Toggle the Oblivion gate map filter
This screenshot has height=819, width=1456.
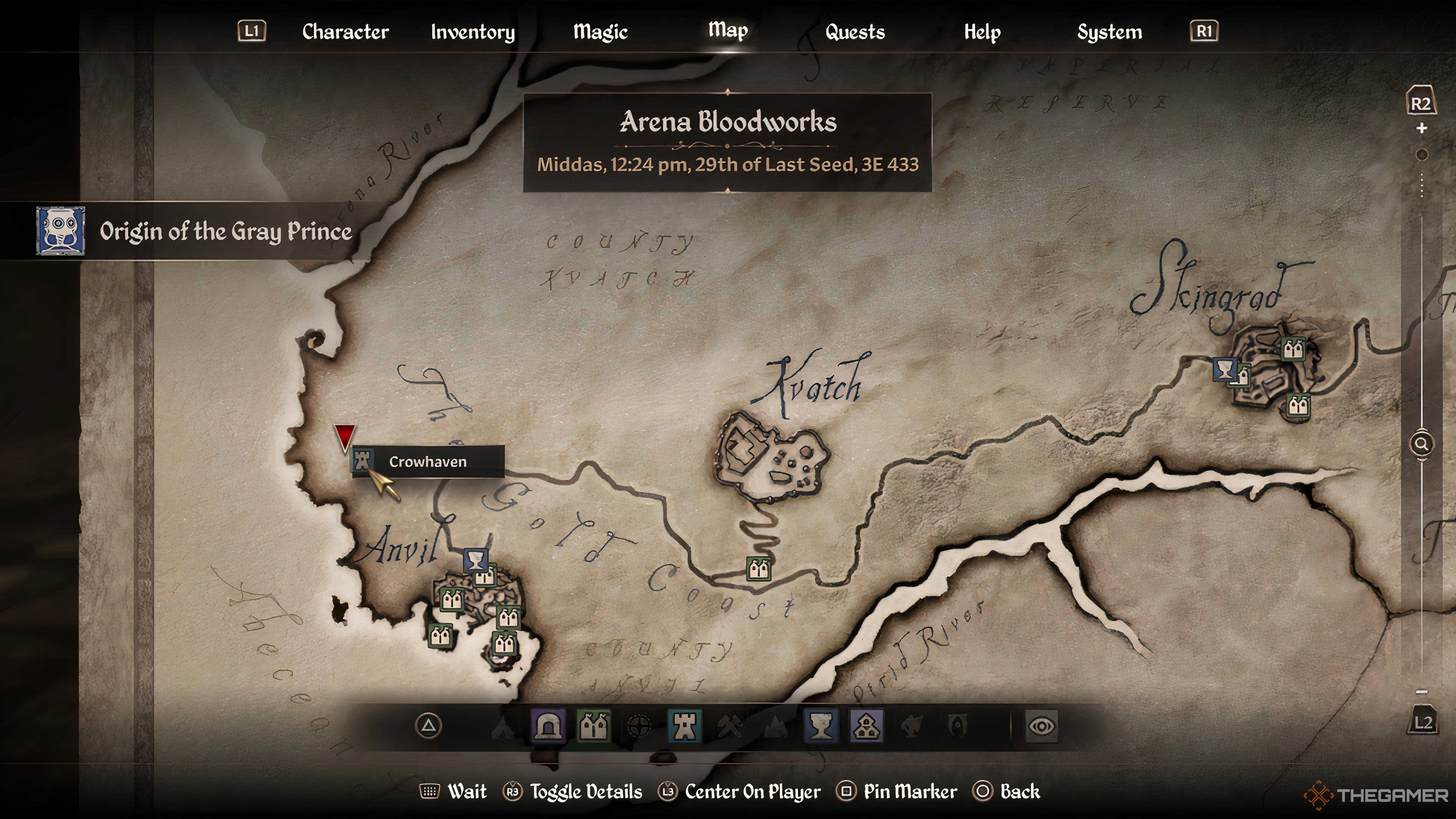pyautogui.click(x=957, y=726)
